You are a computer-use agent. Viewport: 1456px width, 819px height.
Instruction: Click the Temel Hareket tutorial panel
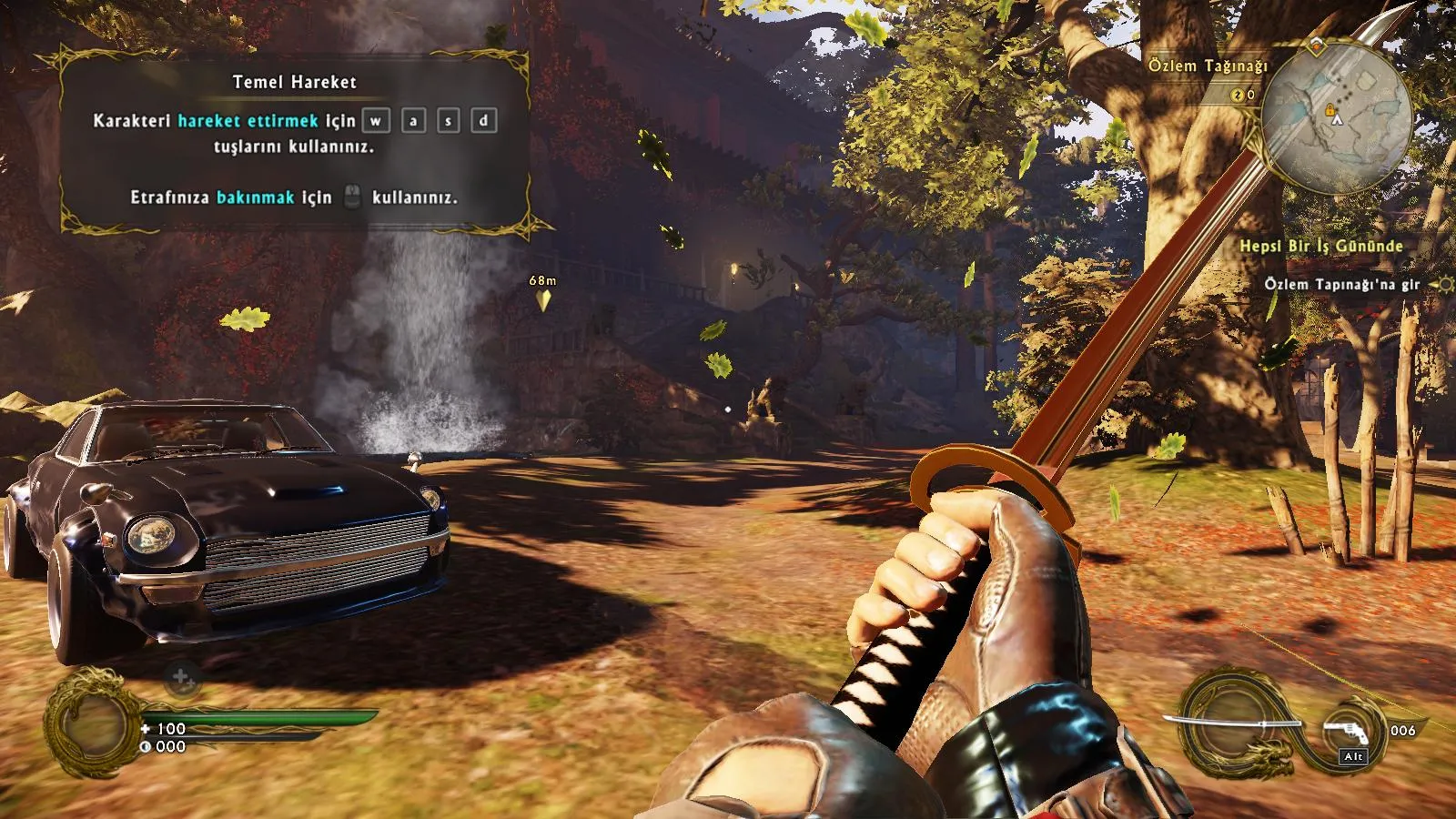coord(294,138)
